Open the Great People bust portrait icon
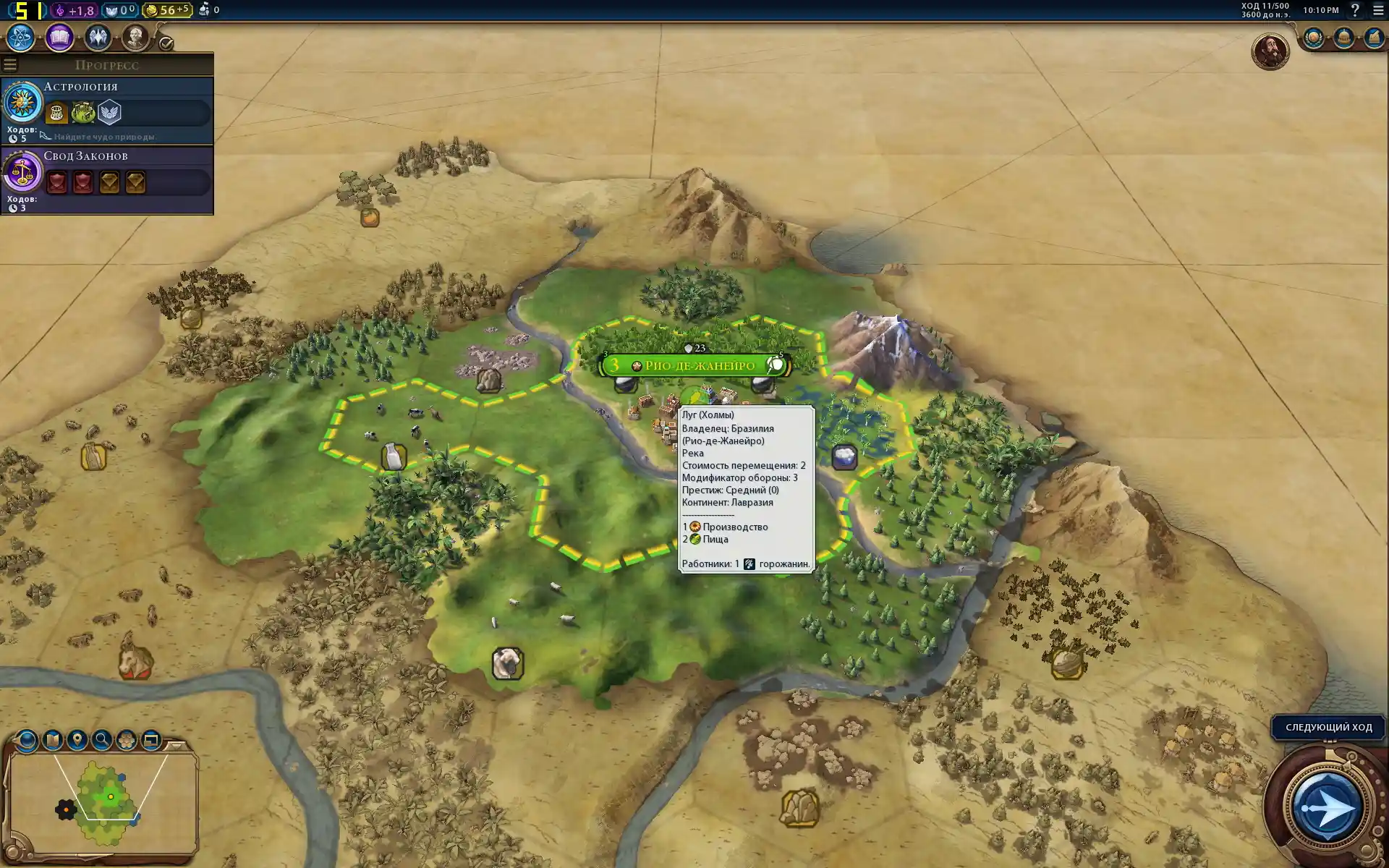Viewport: 1389px width, 868px height. [x=135, y=38]
